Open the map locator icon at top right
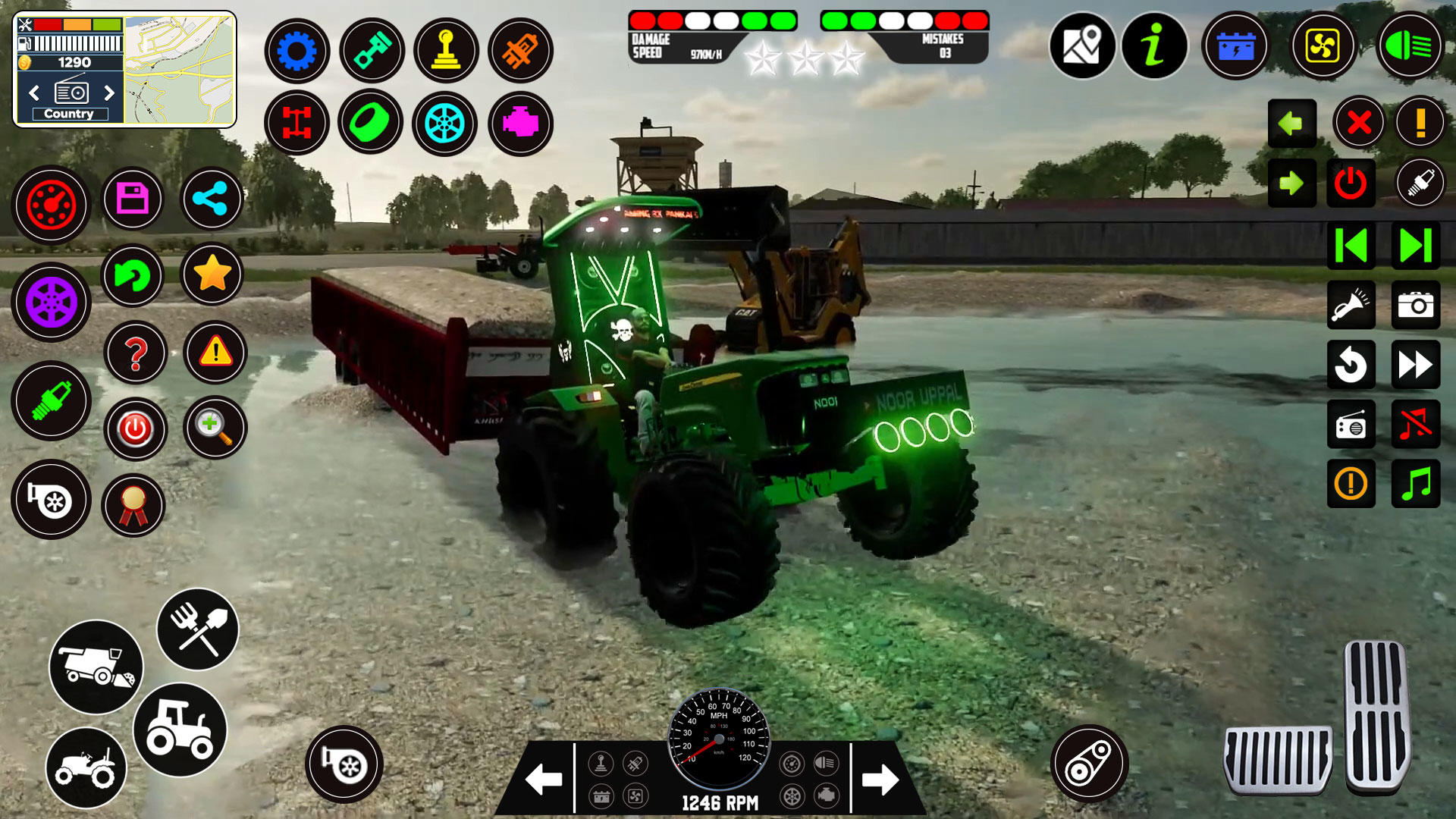Viewport: 1456px width, 819px height. [x=1084, y=46]
